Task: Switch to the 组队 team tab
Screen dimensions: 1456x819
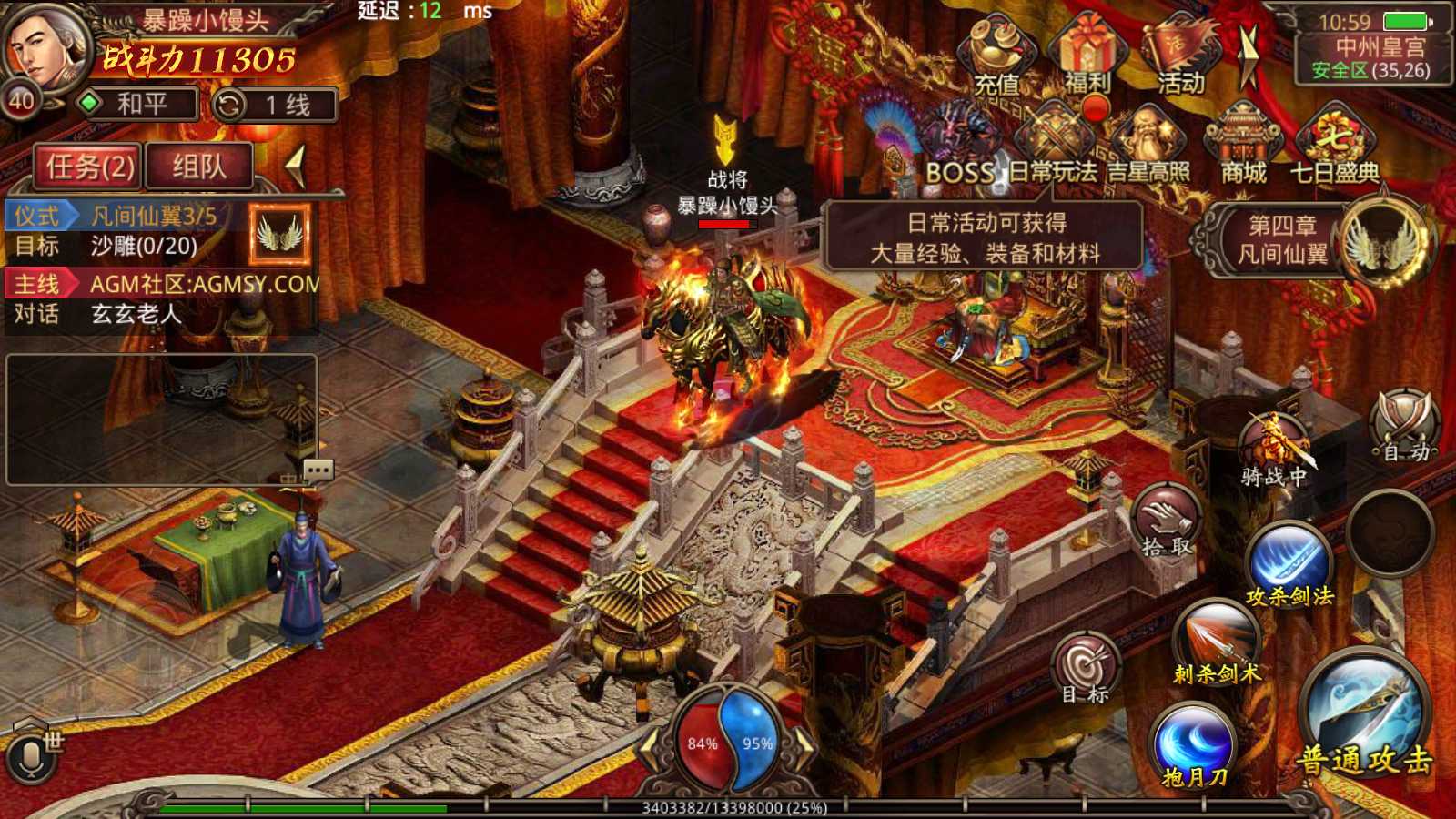Action: 199,167
